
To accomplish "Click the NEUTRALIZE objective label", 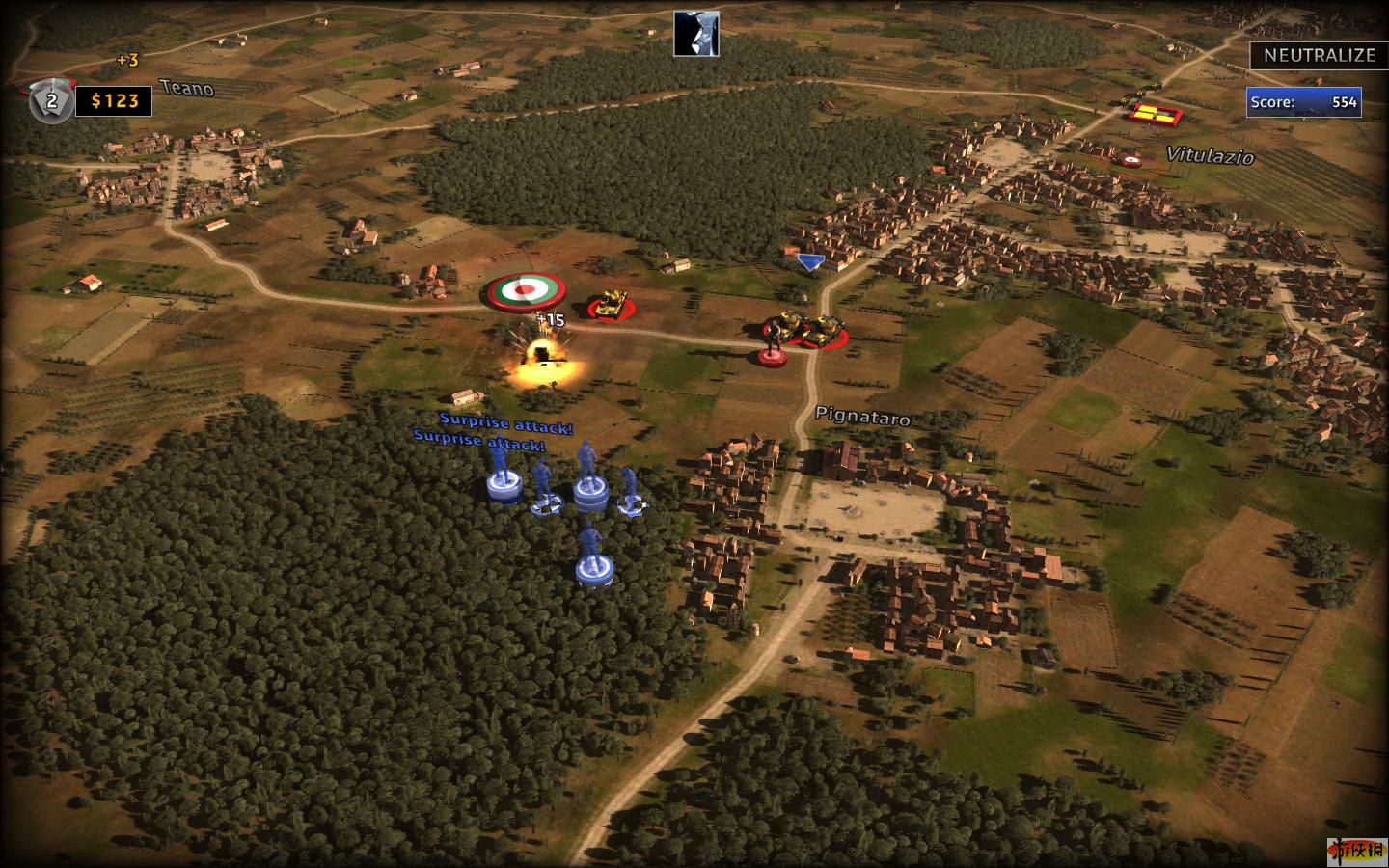I will click(1319, 55).
